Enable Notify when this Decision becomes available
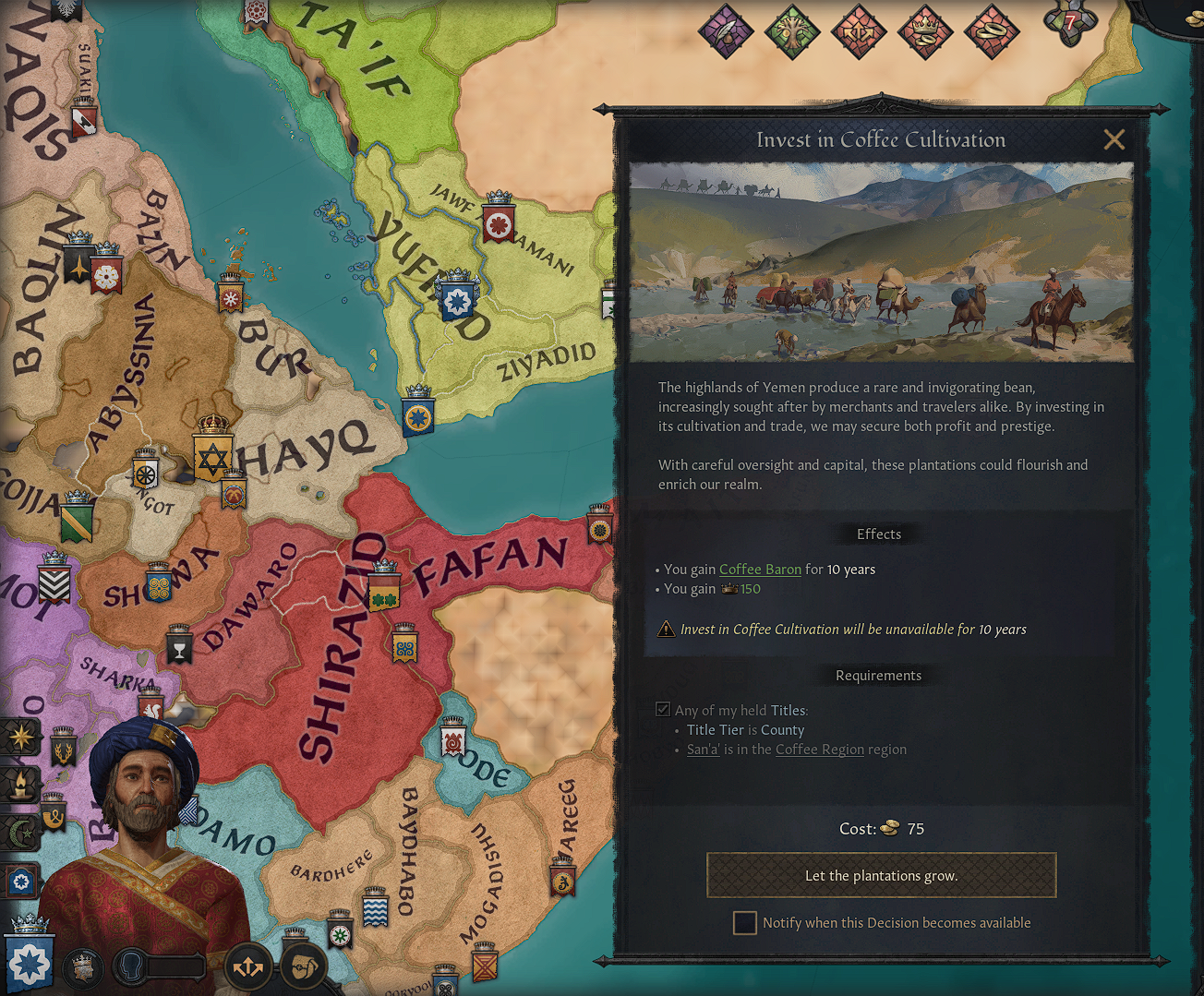Image resolution: width=1204 pixels, height=996 pixels. 745,922
